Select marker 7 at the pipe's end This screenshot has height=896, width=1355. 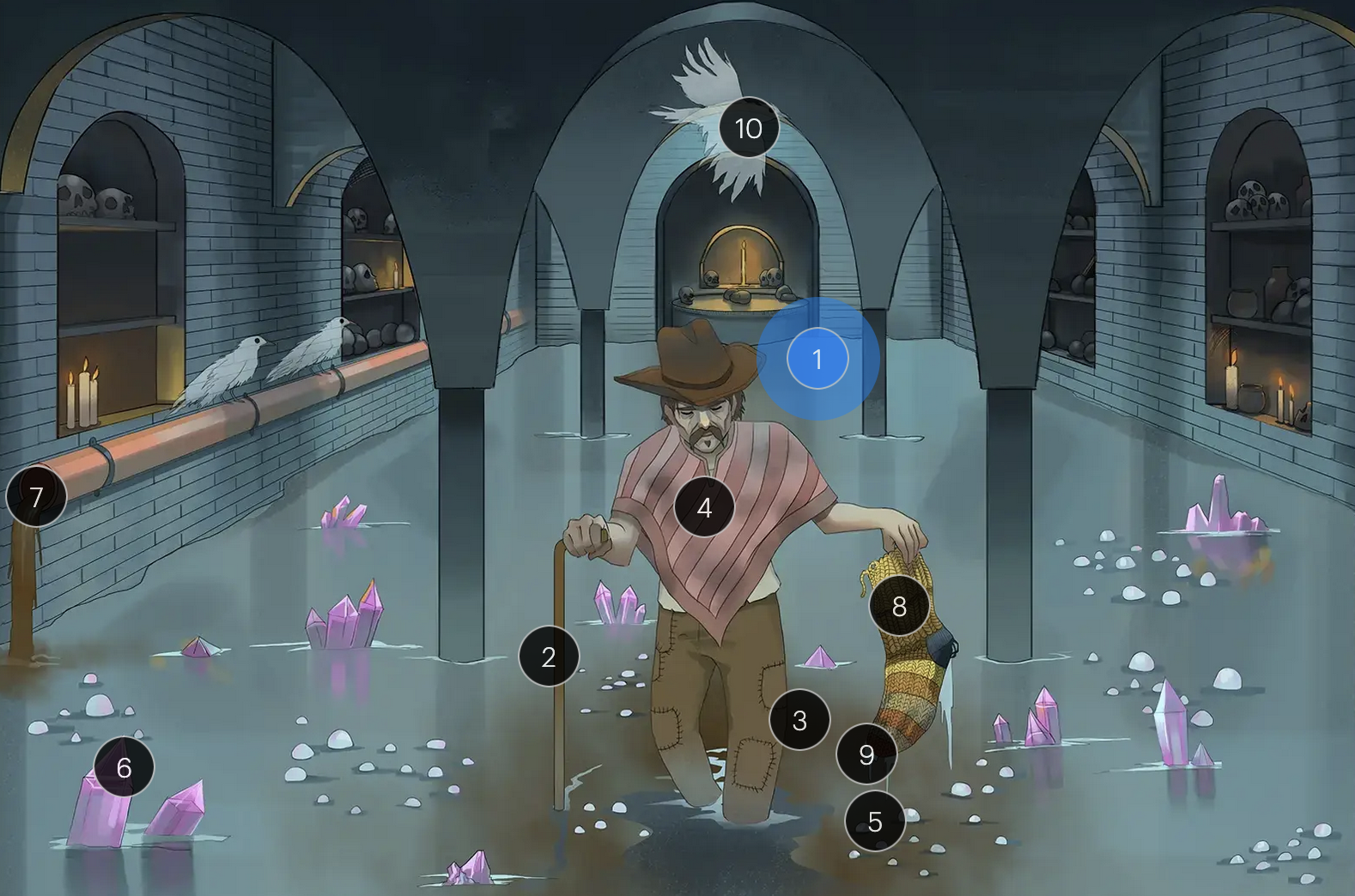tap(36, 496)
